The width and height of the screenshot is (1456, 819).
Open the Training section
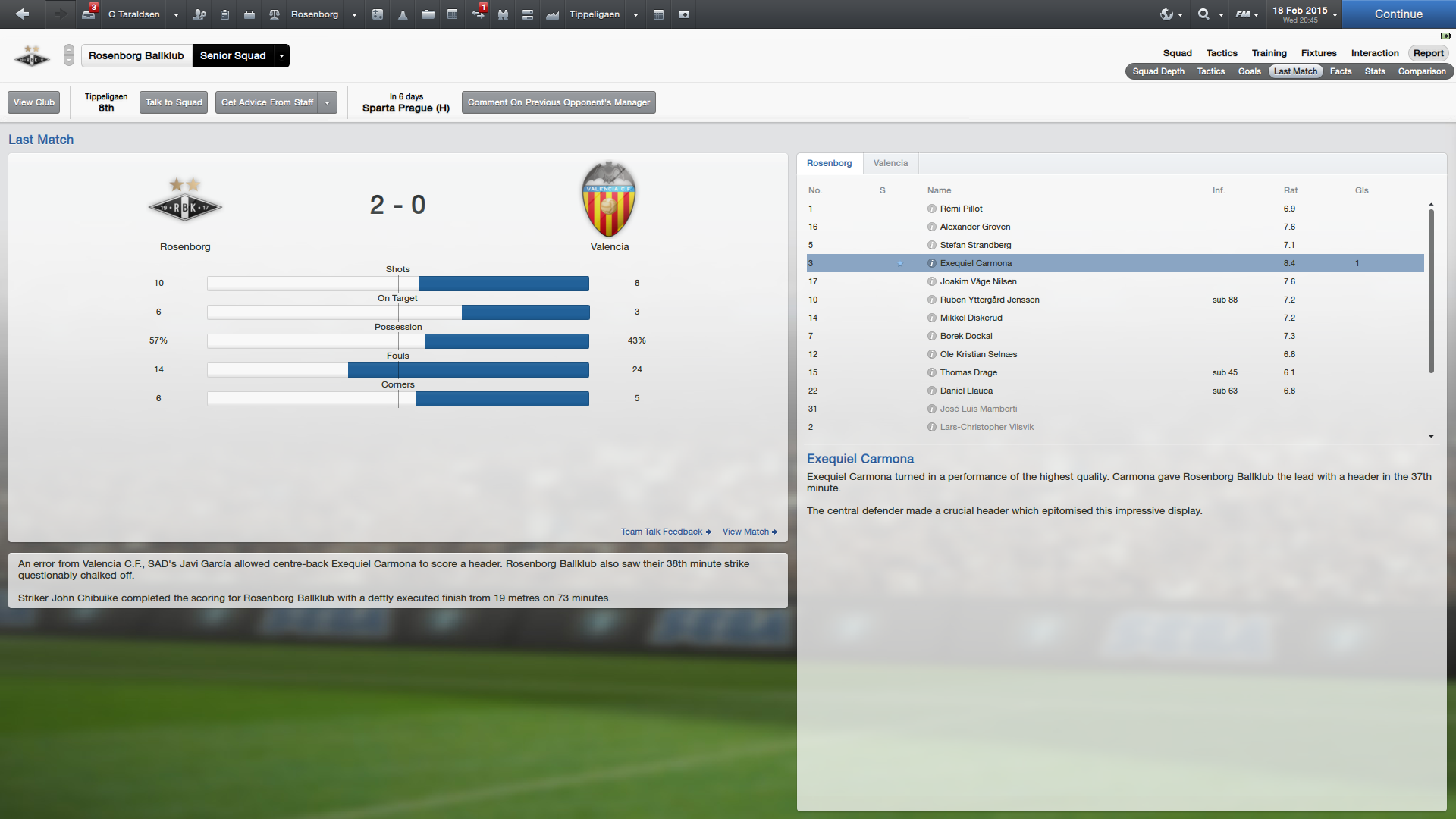click(x=1269, y=53)
